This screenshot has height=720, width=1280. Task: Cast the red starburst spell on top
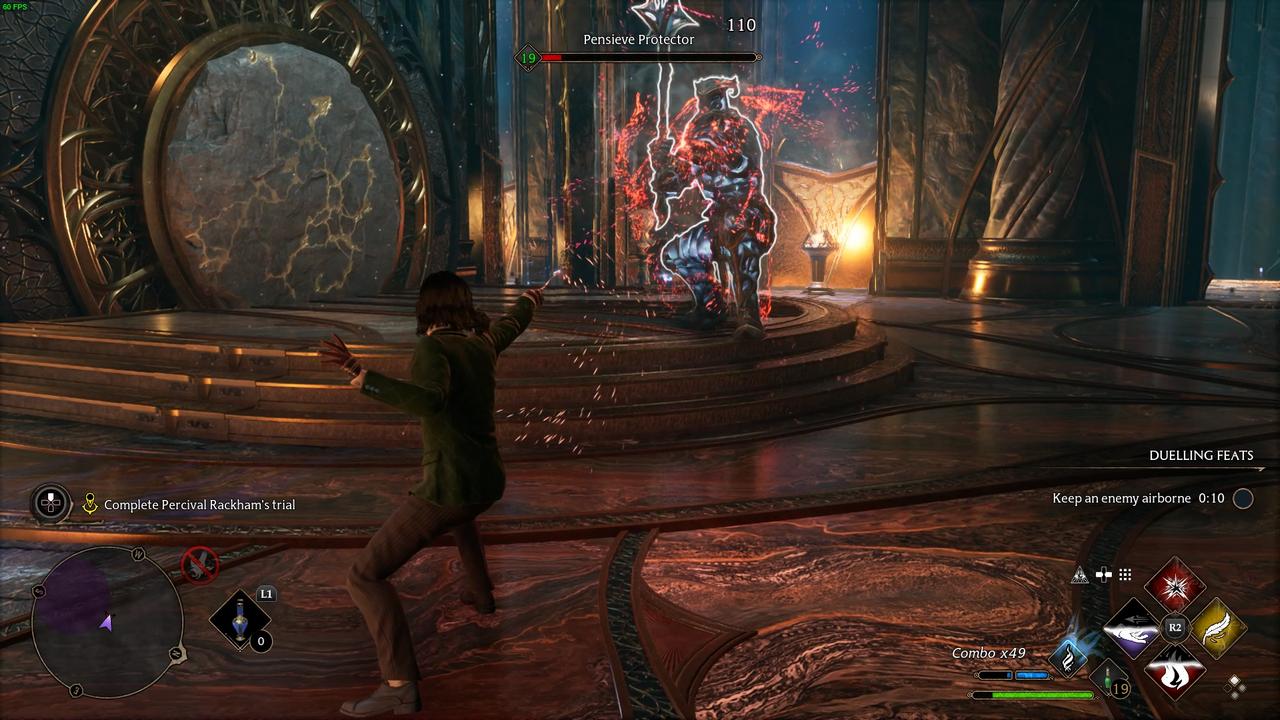tap(1174, 585)
